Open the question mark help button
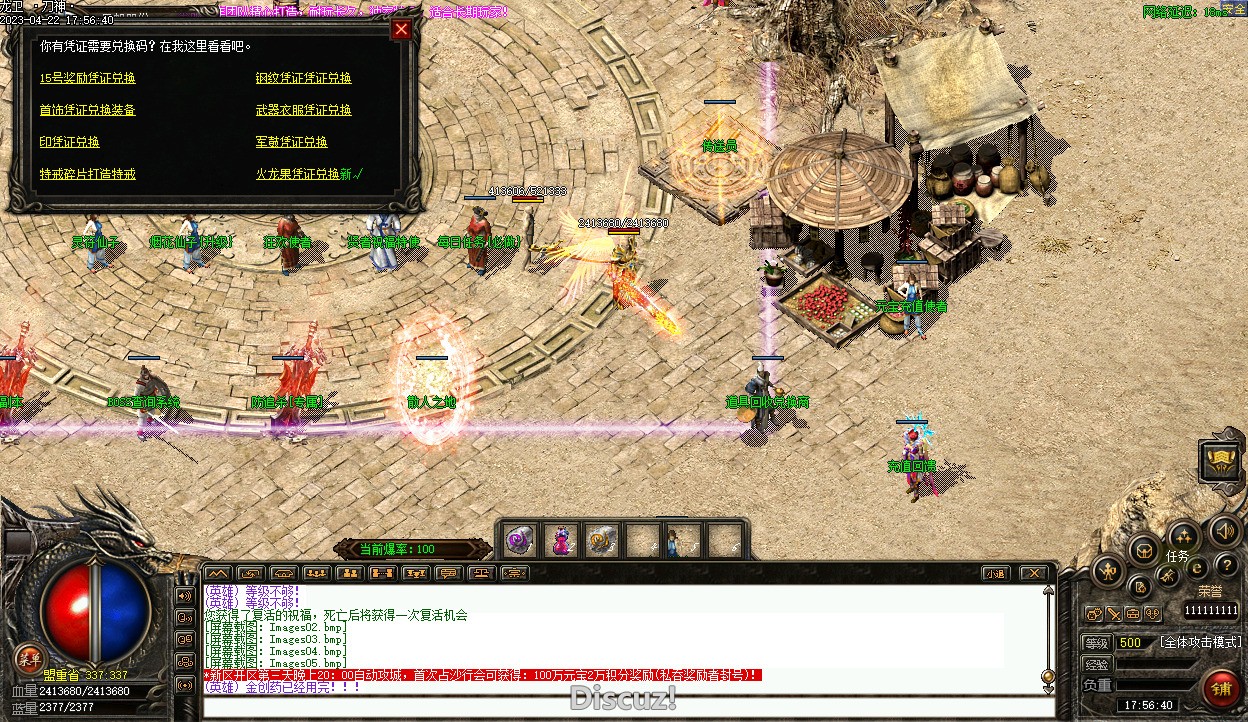 [x=1226, y=567]
